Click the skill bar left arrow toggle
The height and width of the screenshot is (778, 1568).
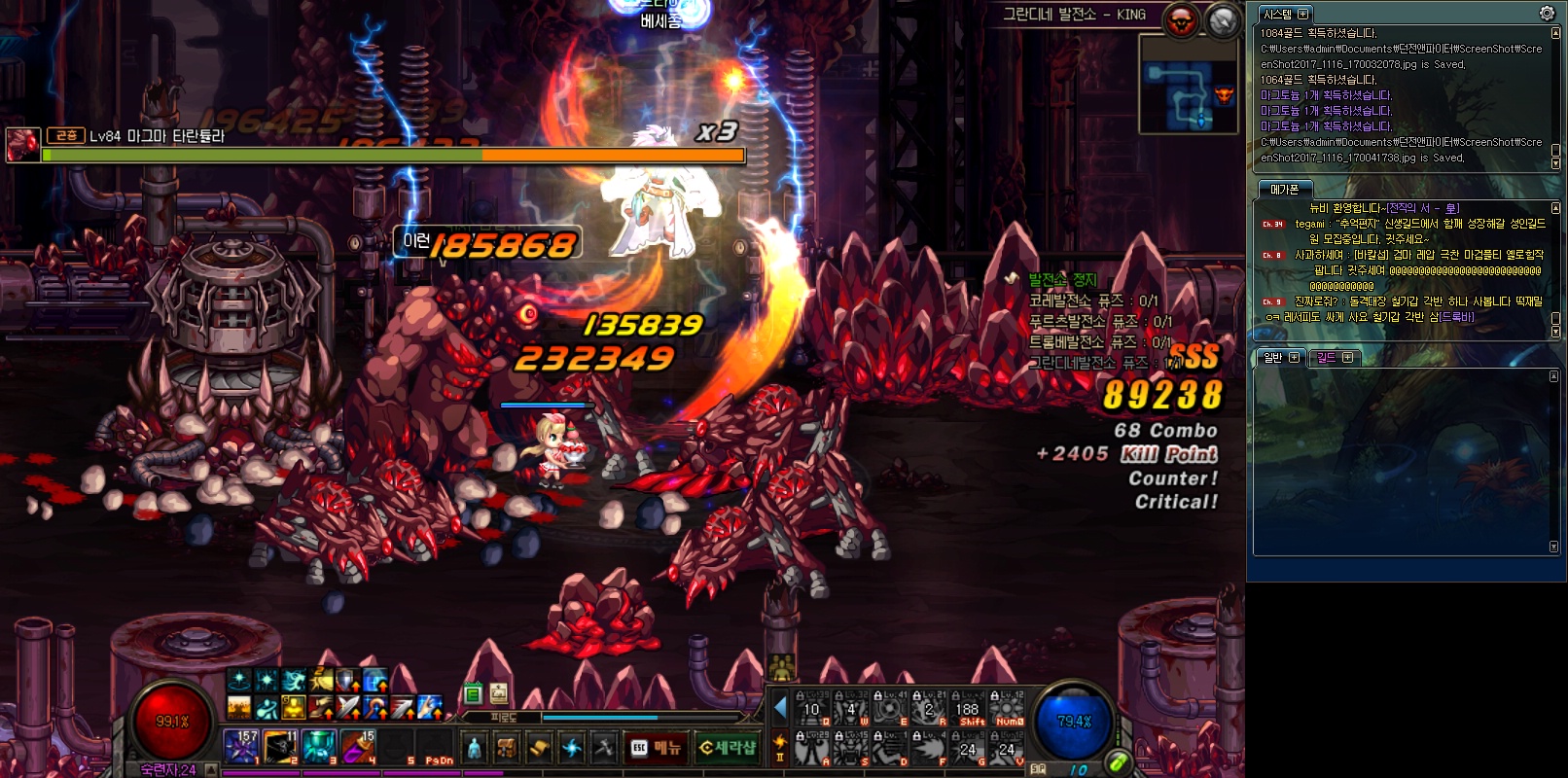779,708
